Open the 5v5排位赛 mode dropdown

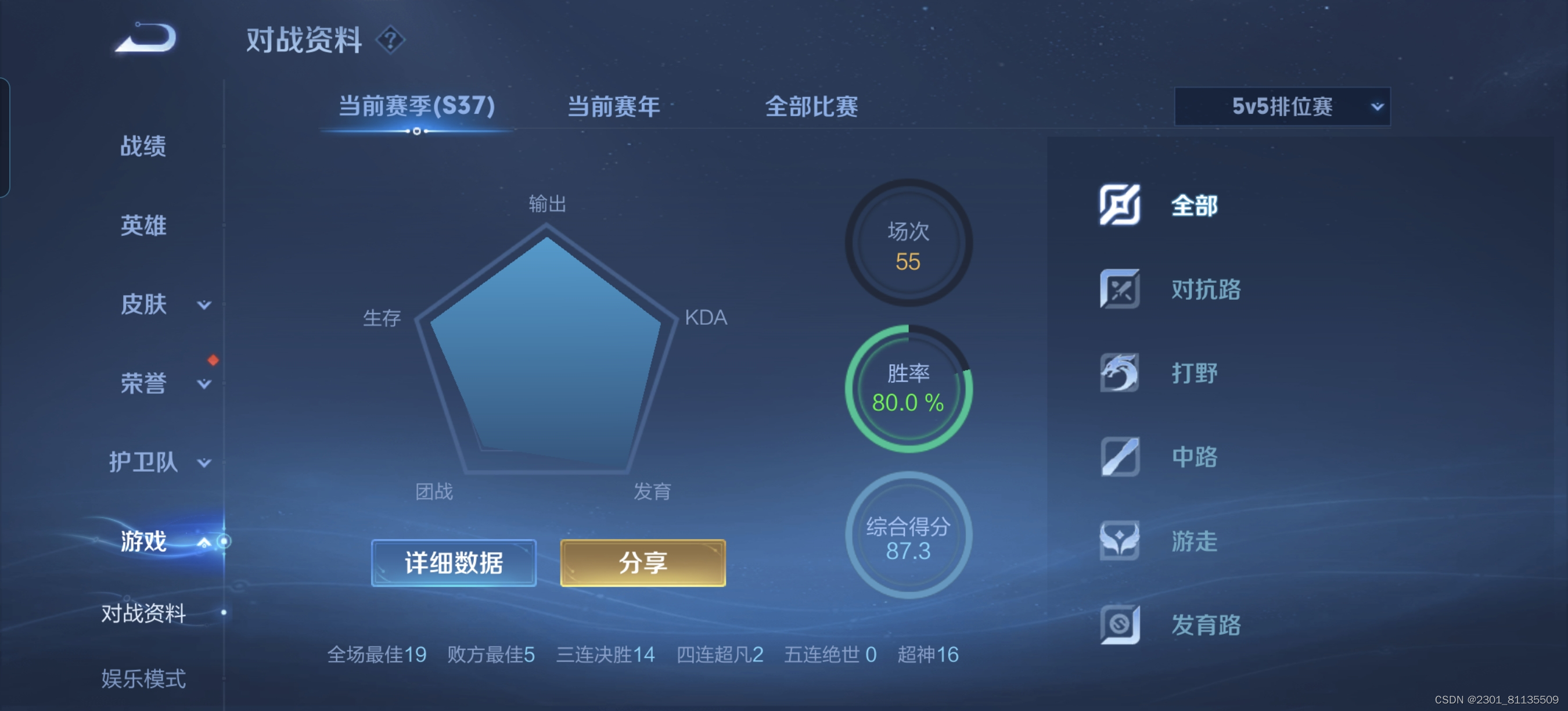pos(1282,106)
